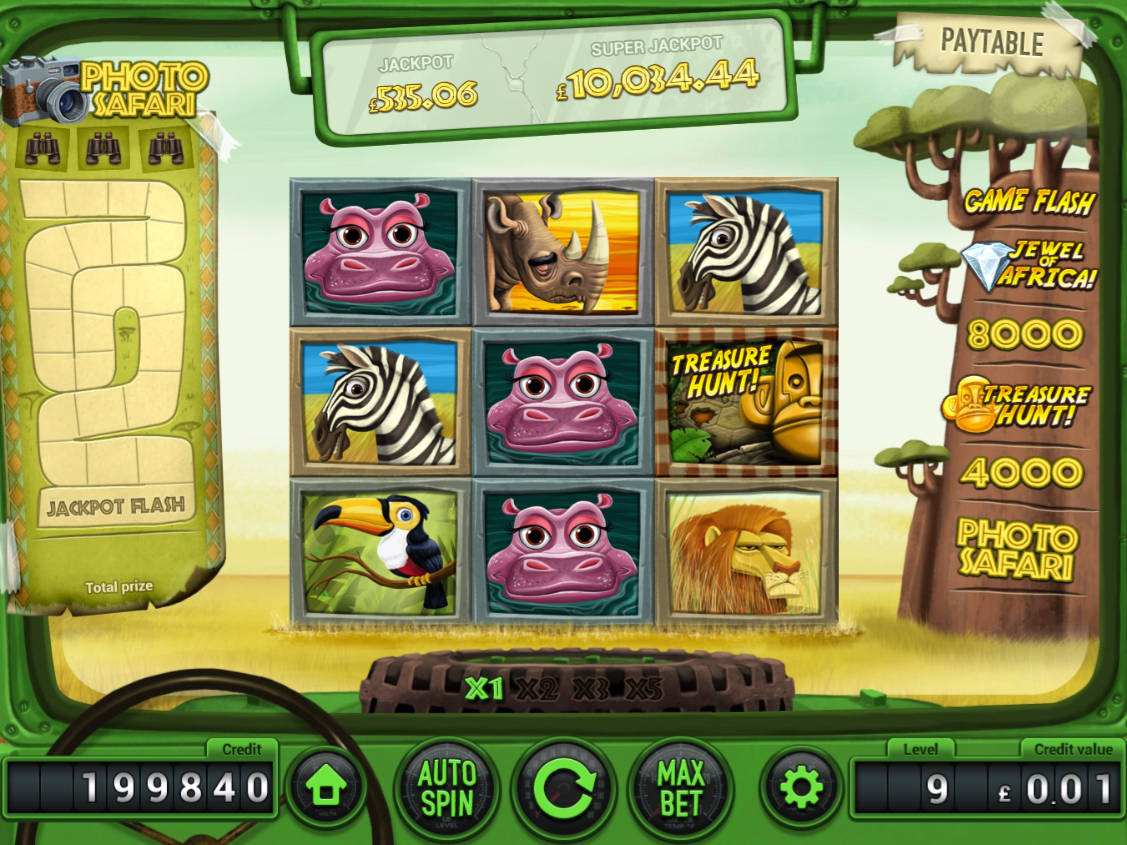Screen dimensions: 1127x845
Task: Open the Paytable
Action: pyautogui.click(x=991, y=43)
